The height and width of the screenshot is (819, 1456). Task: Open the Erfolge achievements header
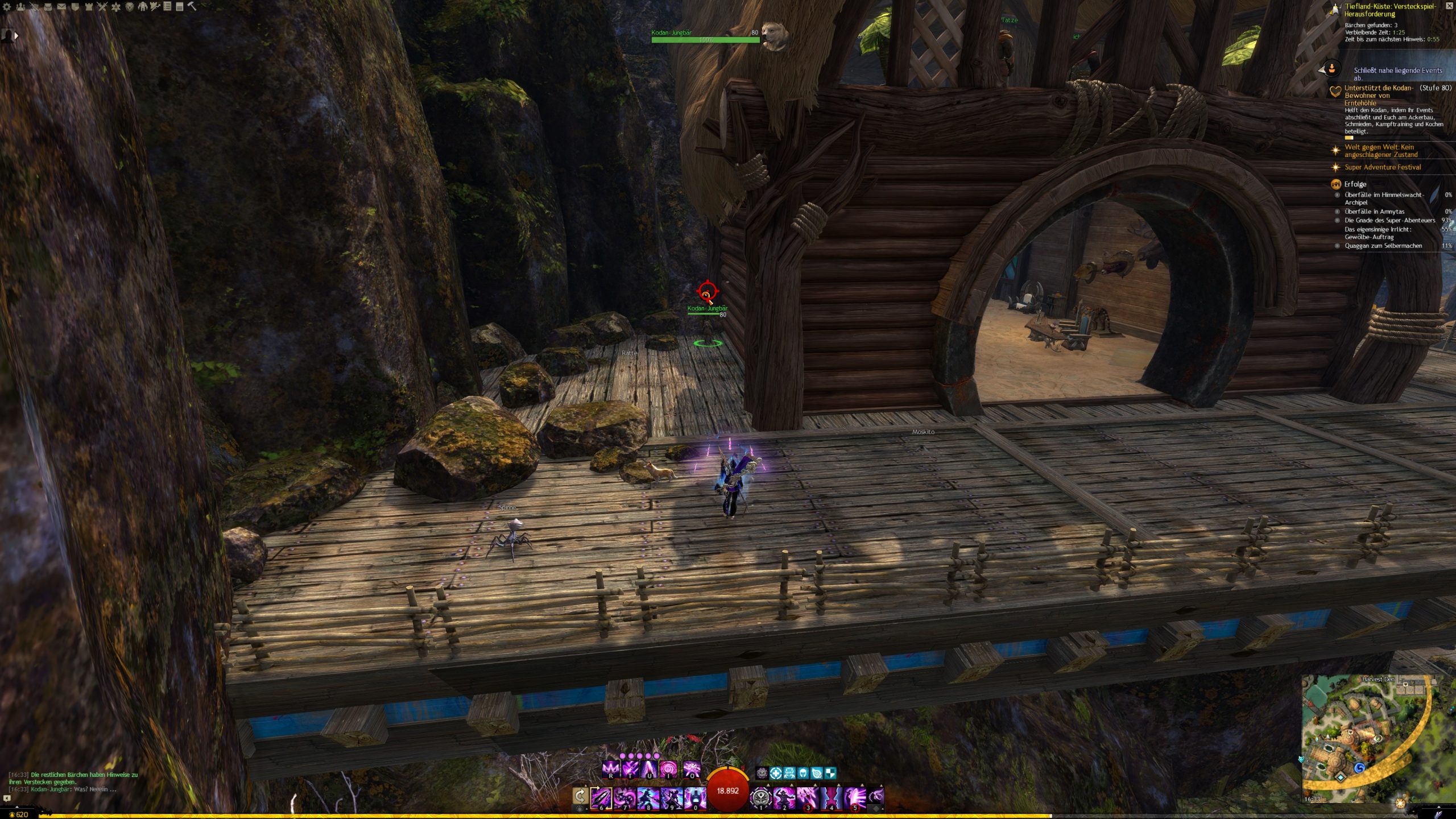tap(1355, 184)
